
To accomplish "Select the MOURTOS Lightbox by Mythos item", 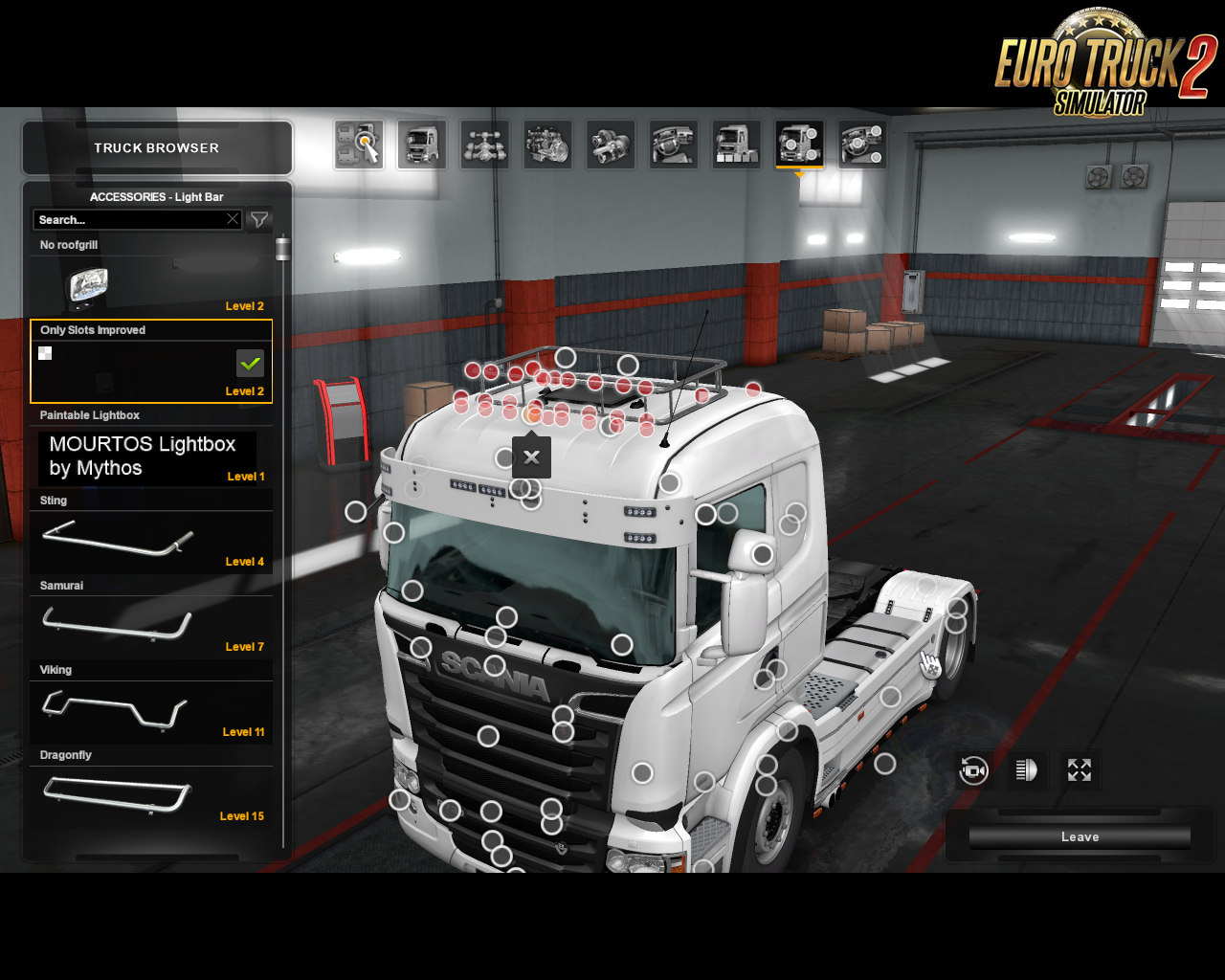I will [x=145, y=457].
